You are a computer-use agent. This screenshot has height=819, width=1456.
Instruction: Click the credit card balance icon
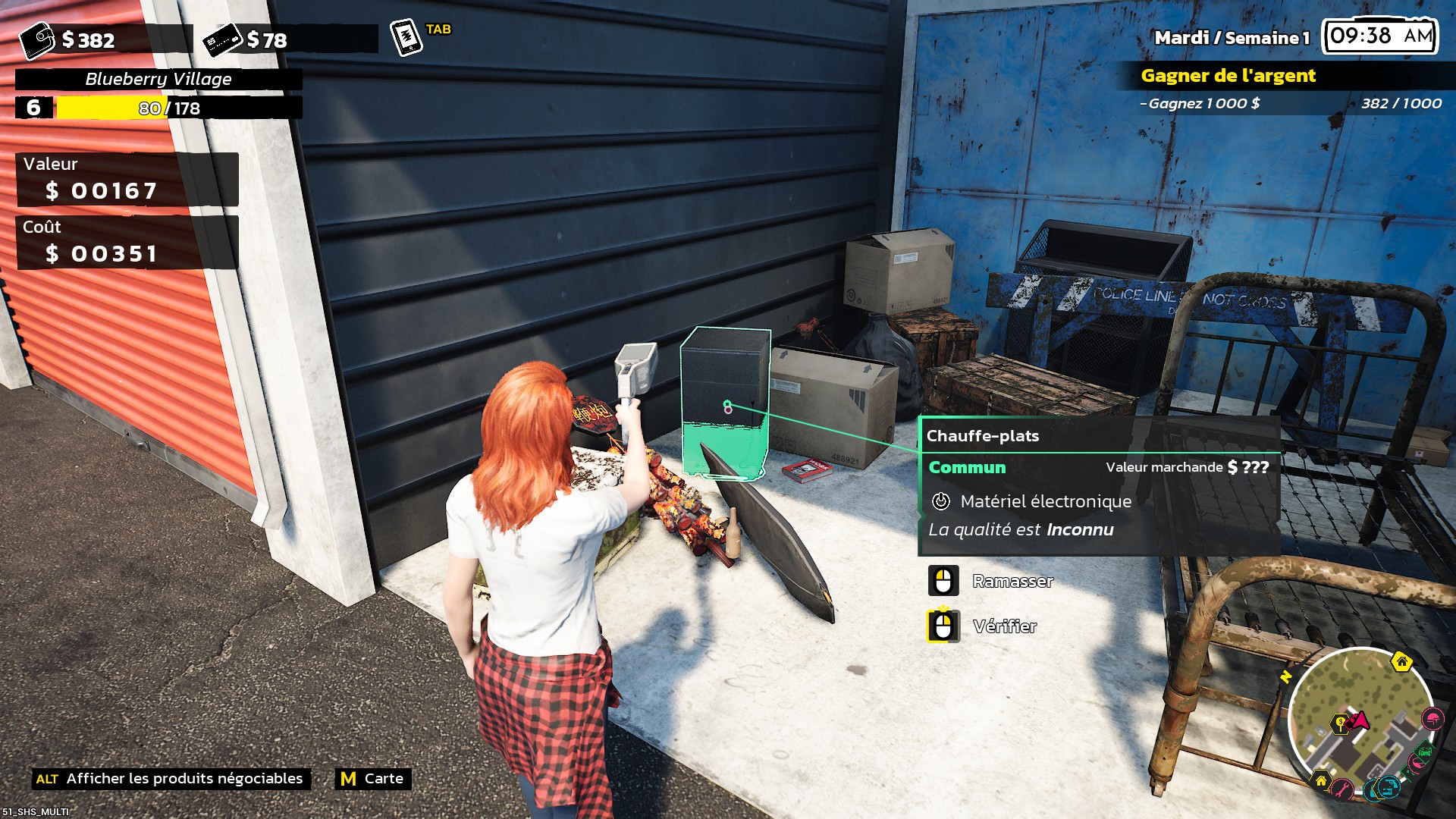tap(222, 40)
